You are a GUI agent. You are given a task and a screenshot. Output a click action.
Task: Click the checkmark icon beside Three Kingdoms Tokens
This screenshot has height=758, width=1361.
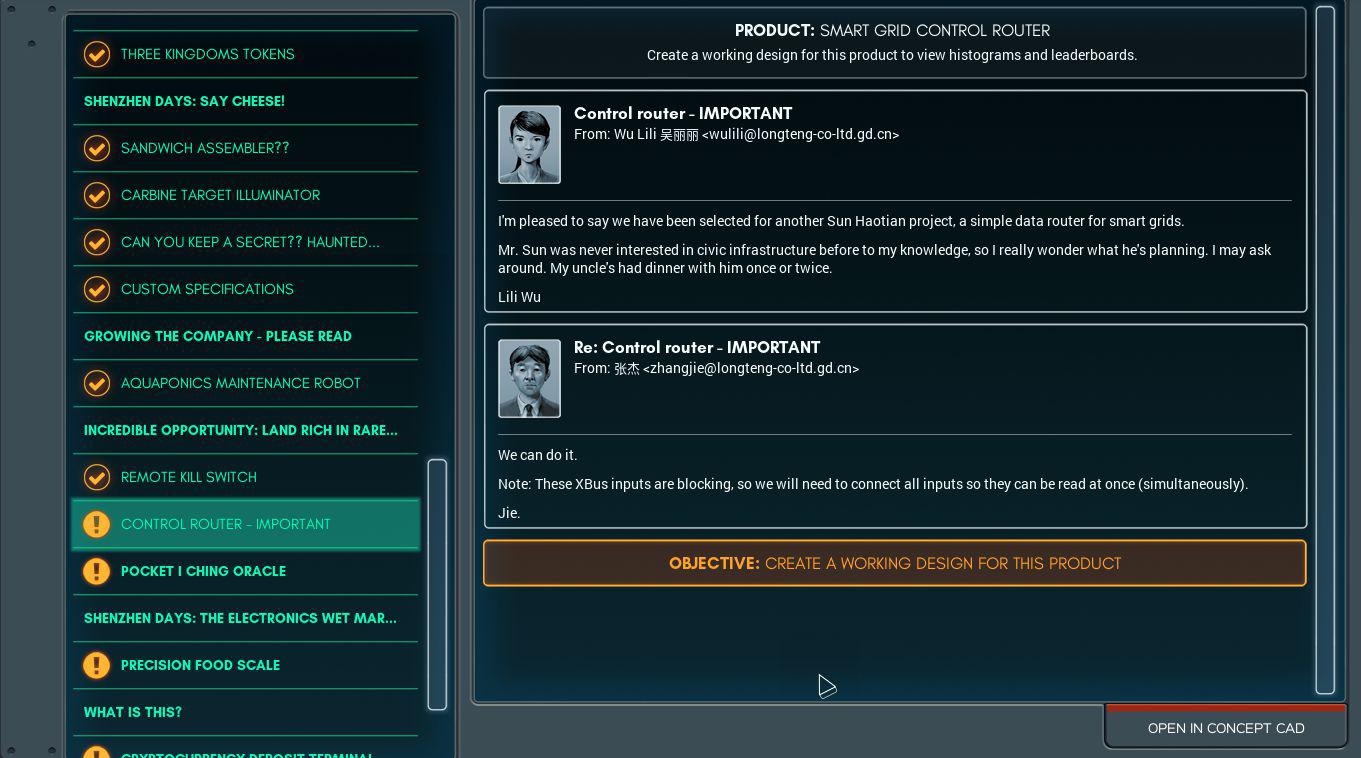(x=97, y=54)
